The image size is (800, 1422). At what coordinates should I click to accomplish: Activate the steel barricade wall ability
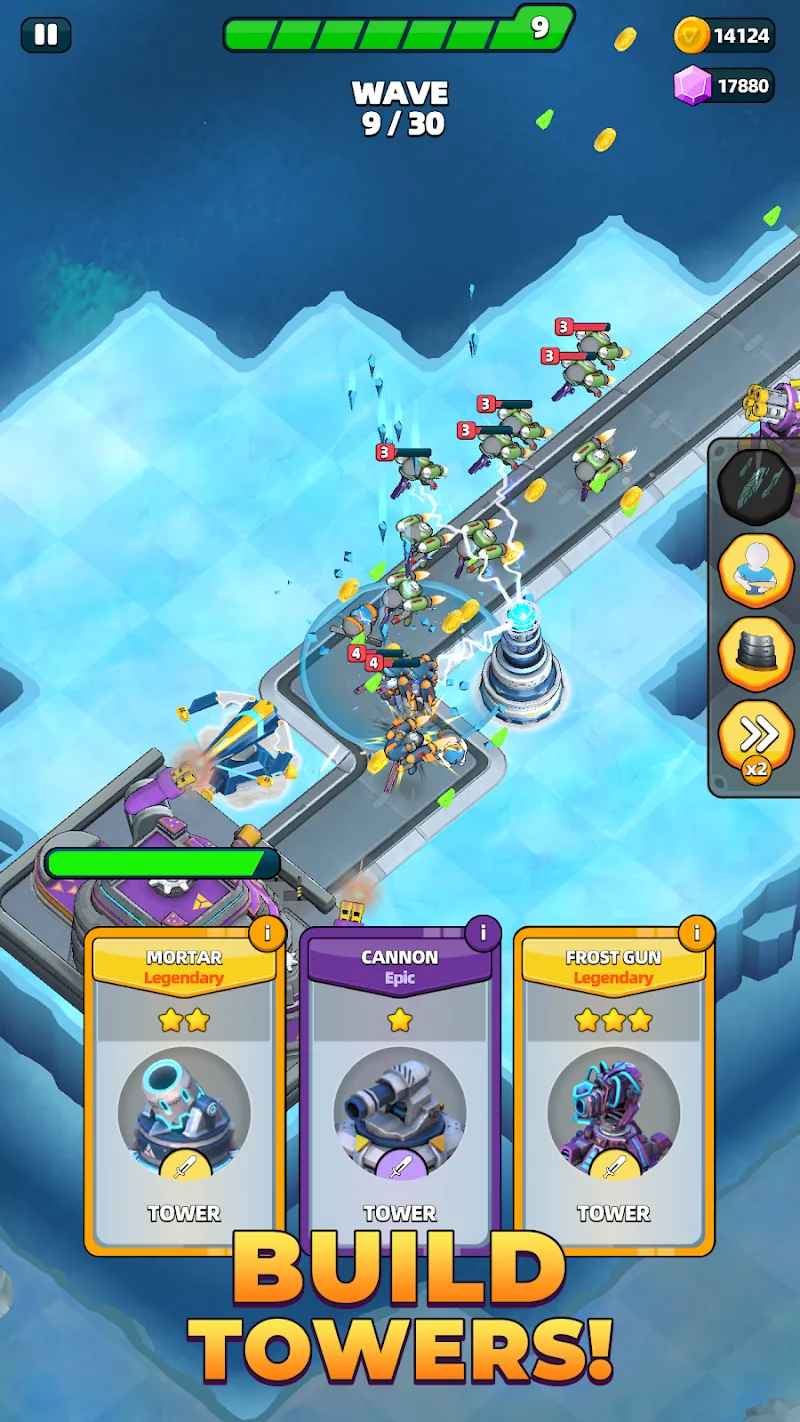(756, 654)
